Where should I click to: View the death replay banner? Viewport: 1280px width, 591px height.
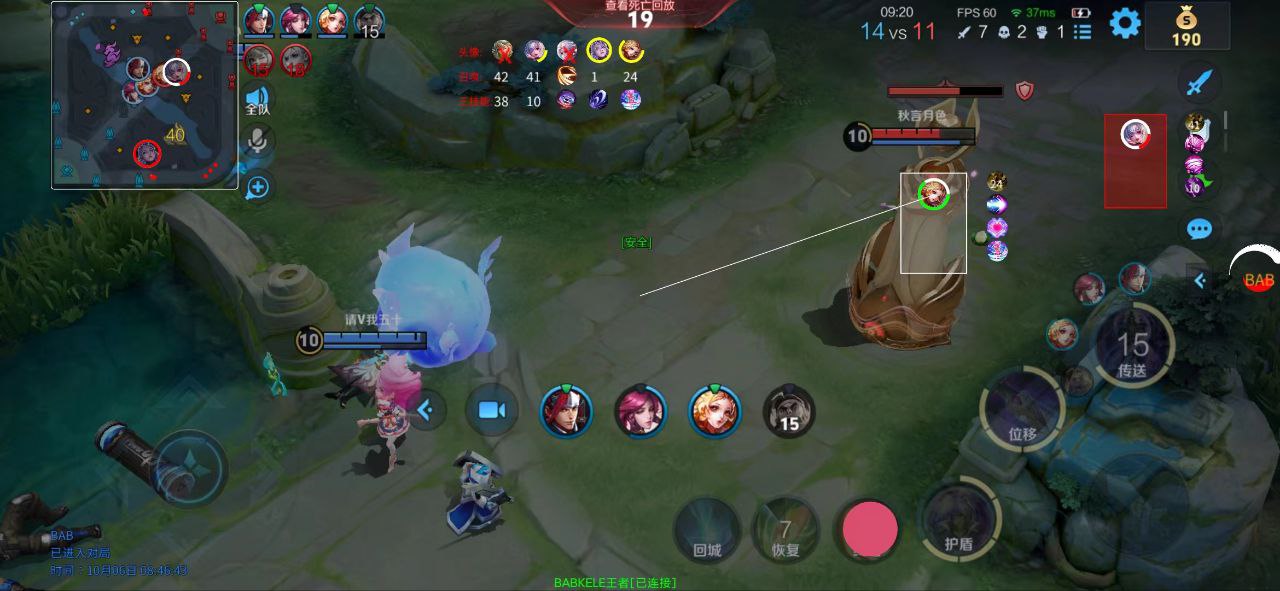point(640,12)
